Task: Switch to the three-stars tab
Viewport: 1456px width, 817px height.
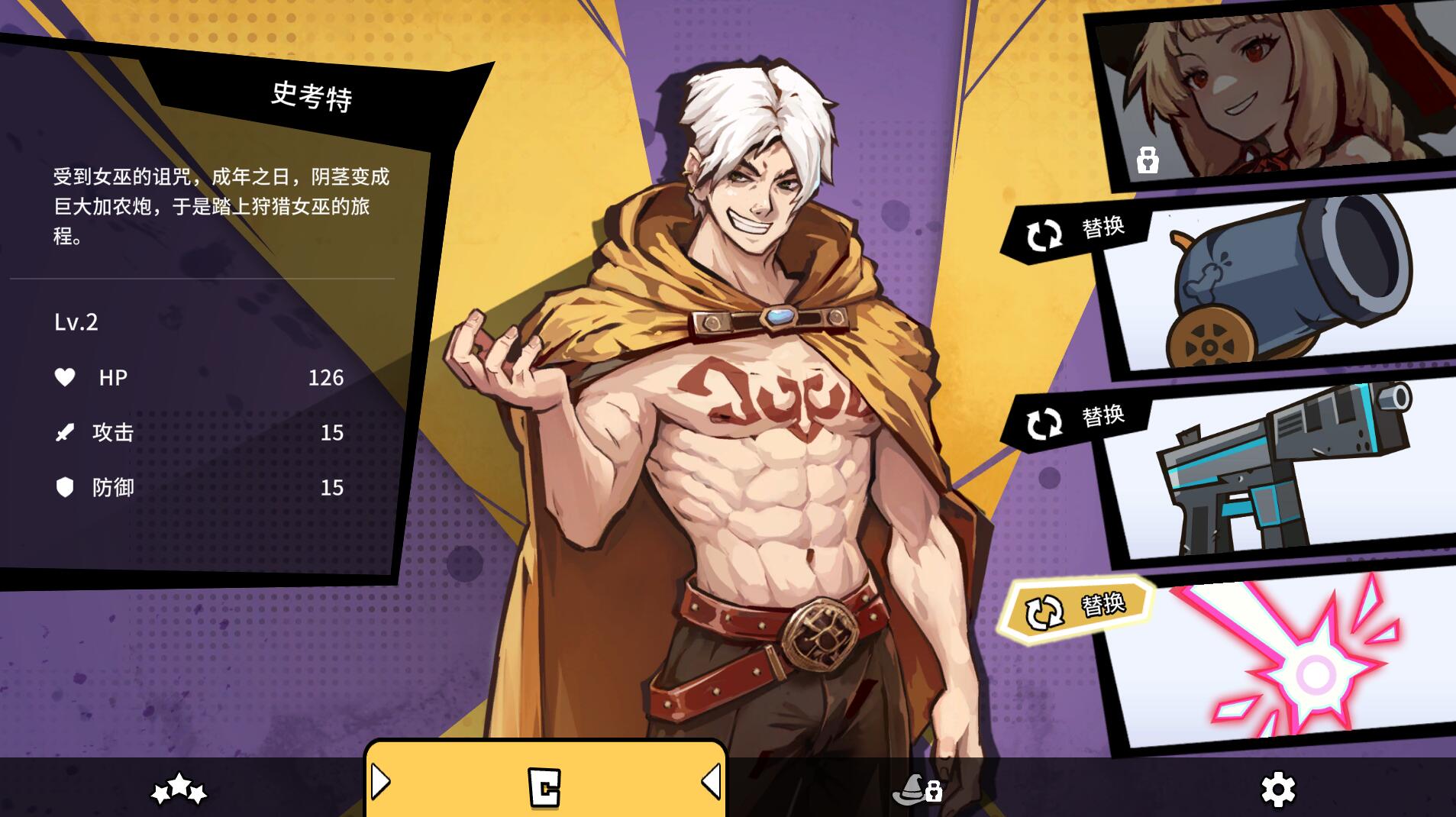Action: click(179, 789)
